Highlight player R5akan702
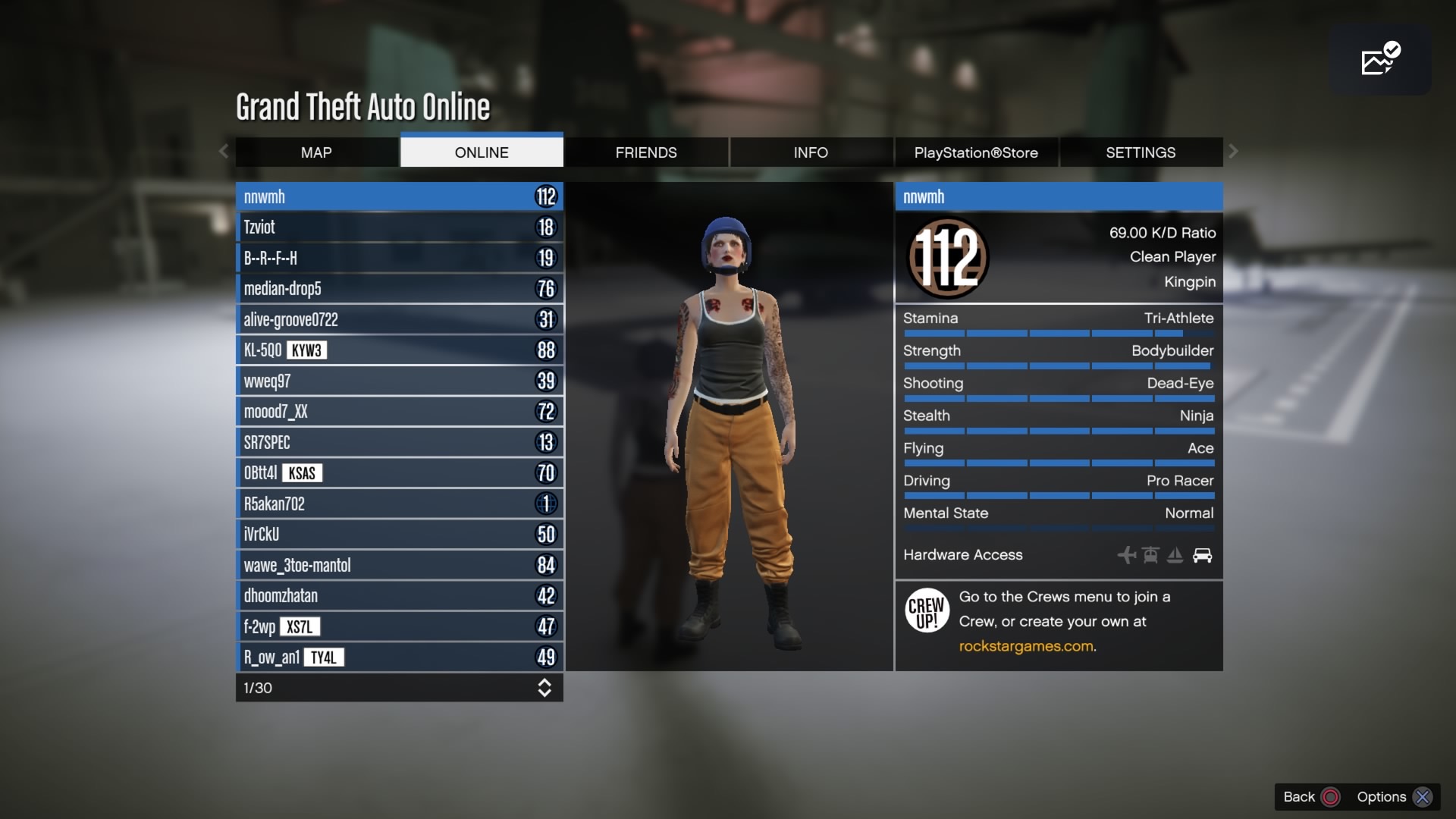The width and height of the screenshot is (1456, 819). coord(399,504)
